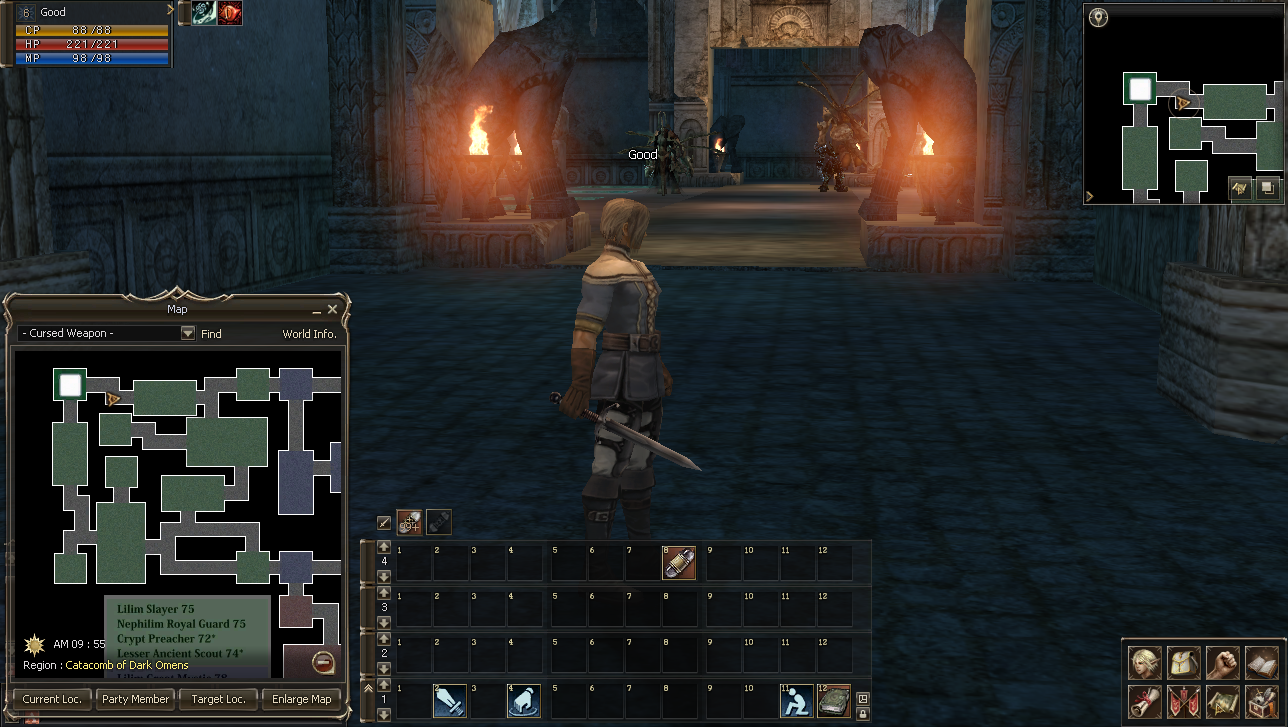Open character status via elf portrait icon

[1144, 662]
